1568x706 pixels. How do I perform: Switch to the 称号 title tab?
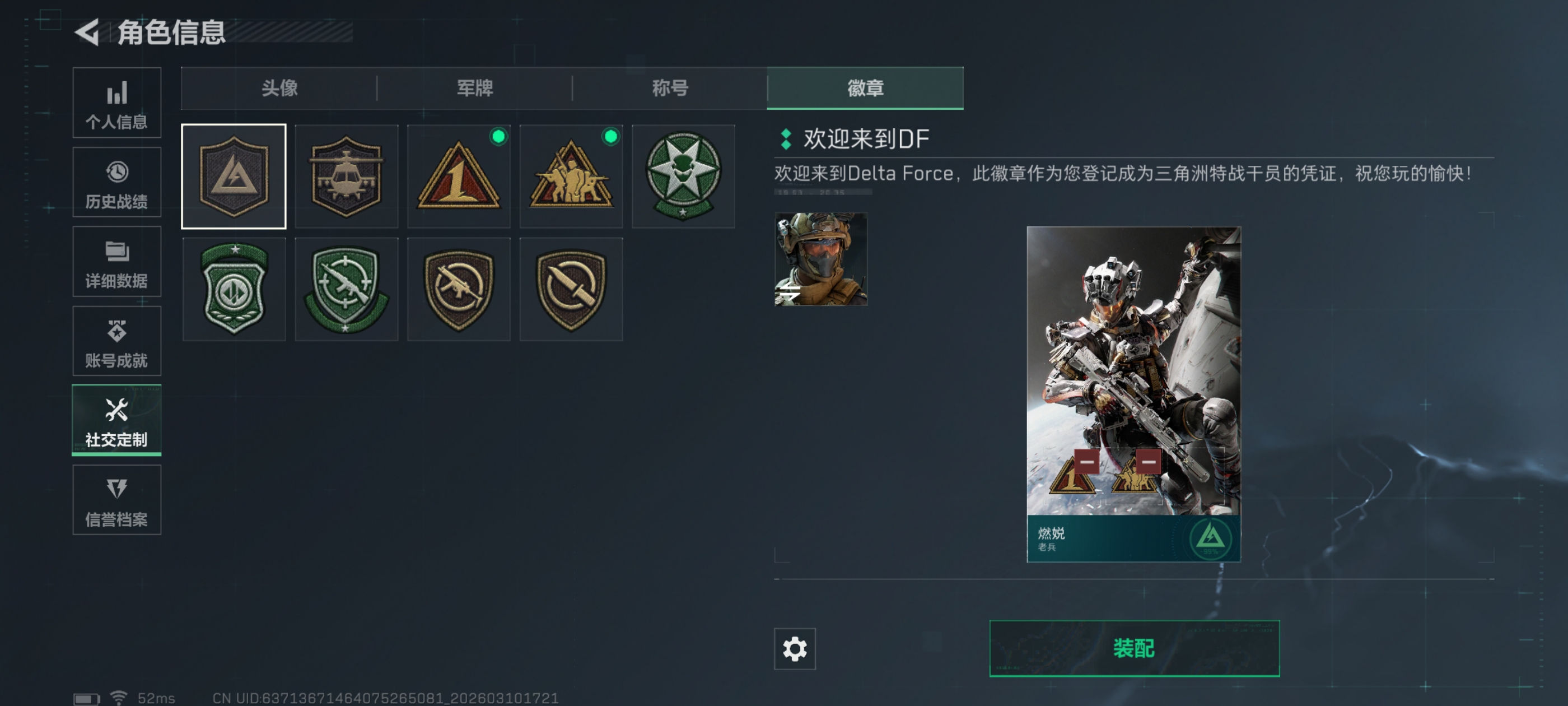pos(670,89)
